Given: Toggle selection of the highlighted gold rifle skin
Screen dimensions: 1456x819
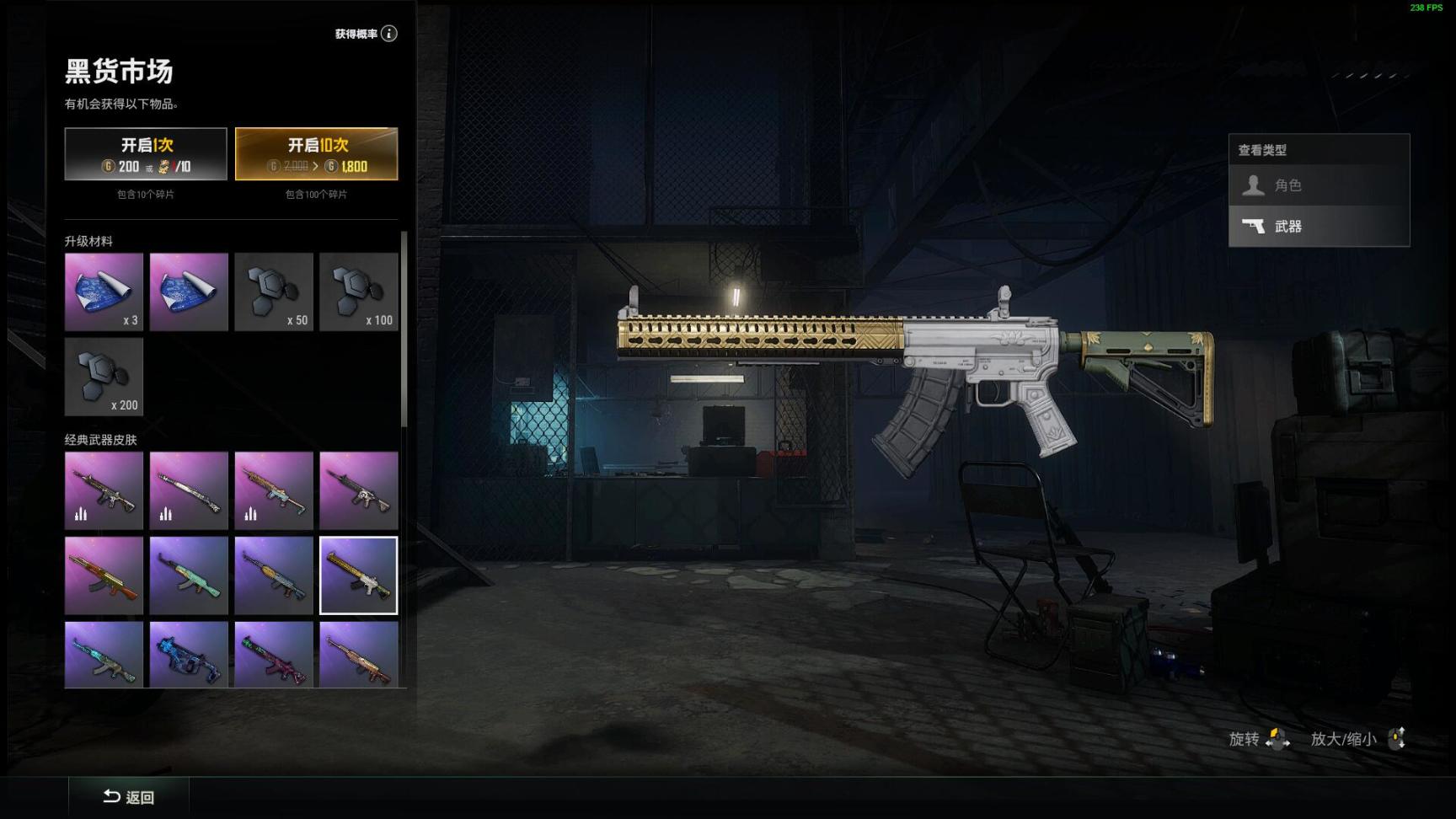Looking at the screenshot, I should tap(359, 575).
